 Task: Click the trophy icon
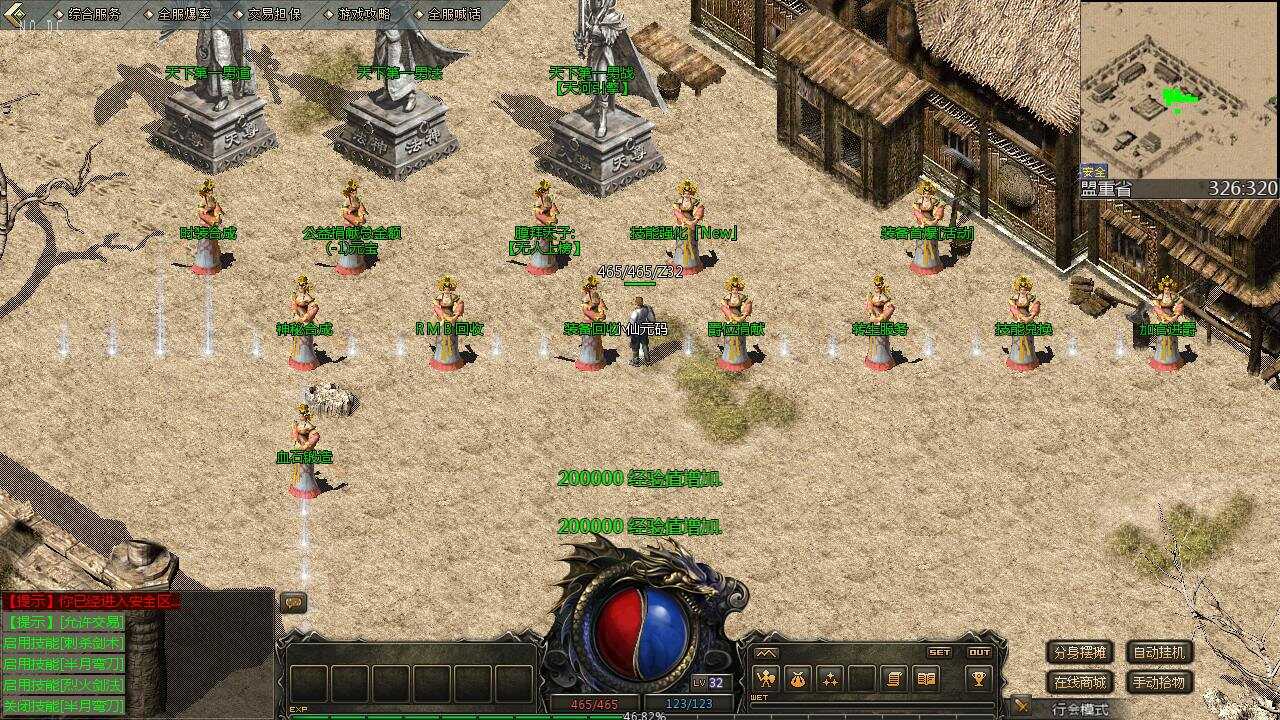(x=978, y=679)
